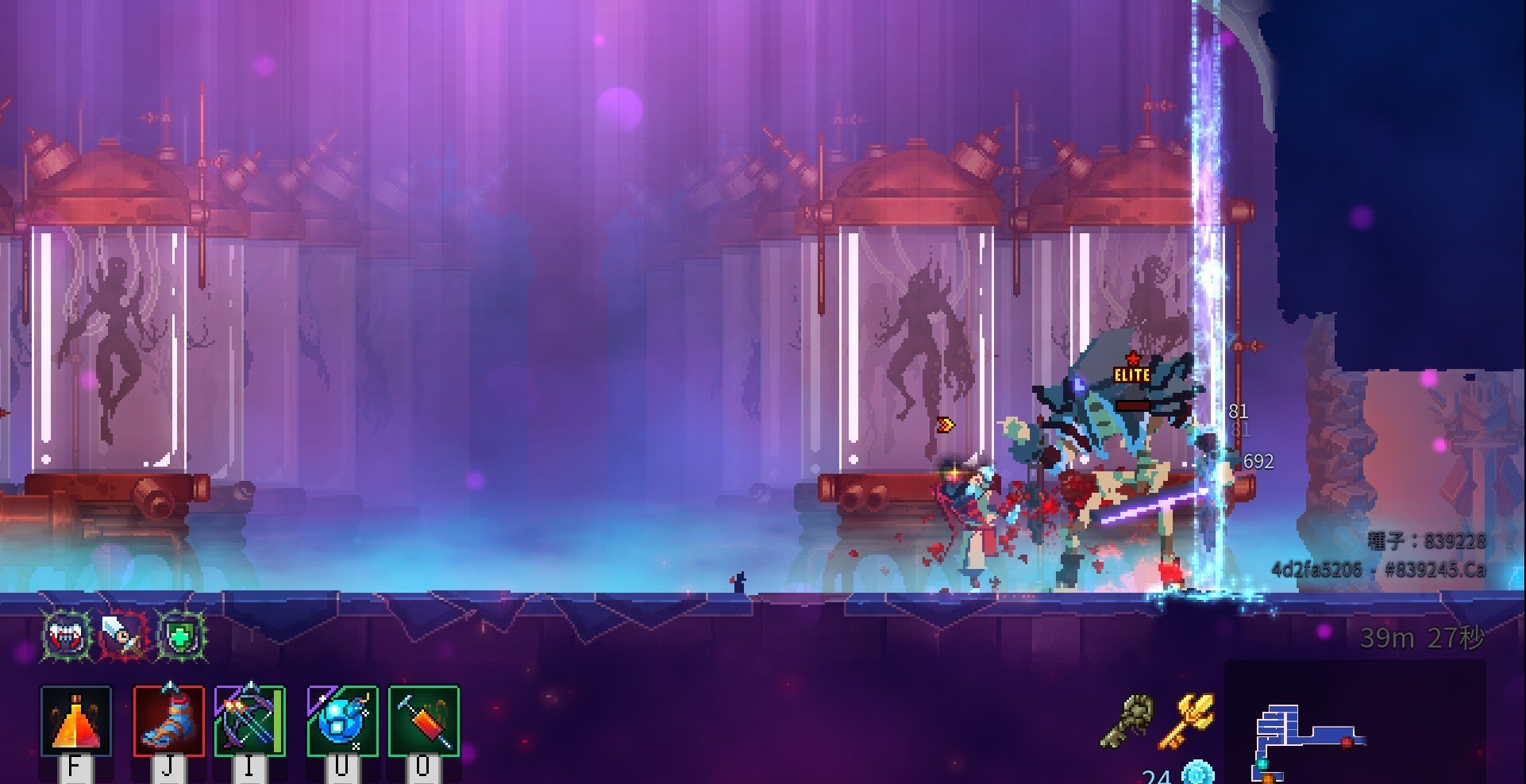
Task: Inspect the vampire fangs mutation icon
Action: coord(68,635)
